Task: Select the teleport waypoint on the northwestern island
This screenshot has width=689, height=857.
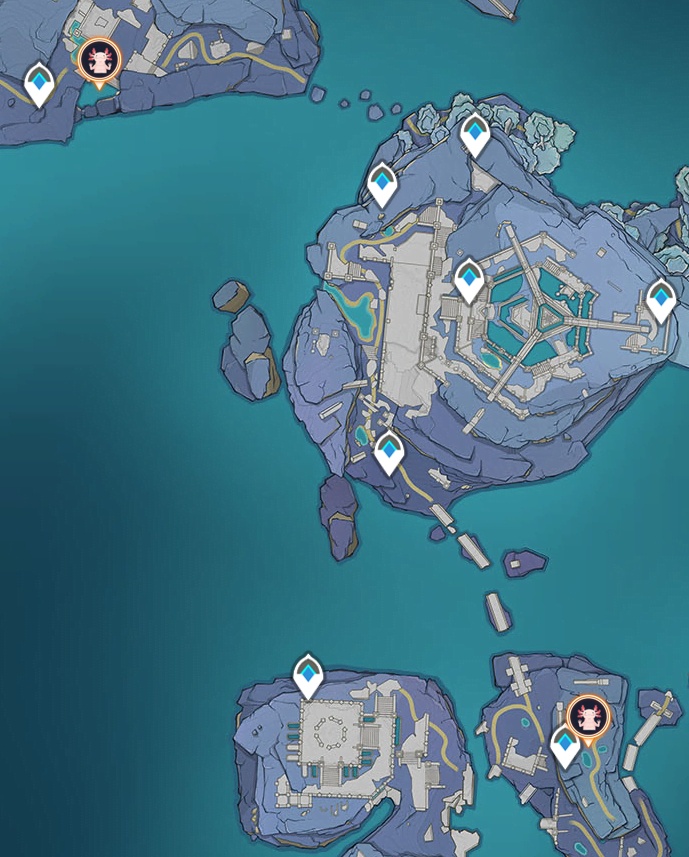Action: (x=39, y=84)
